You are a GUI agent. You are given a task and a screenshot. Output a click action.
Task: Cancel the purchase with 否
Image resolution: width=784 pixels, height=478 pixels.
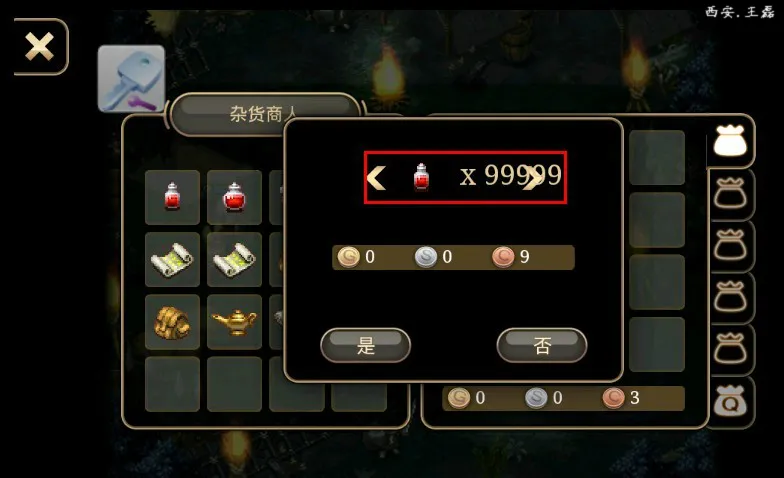click(541, 346)
